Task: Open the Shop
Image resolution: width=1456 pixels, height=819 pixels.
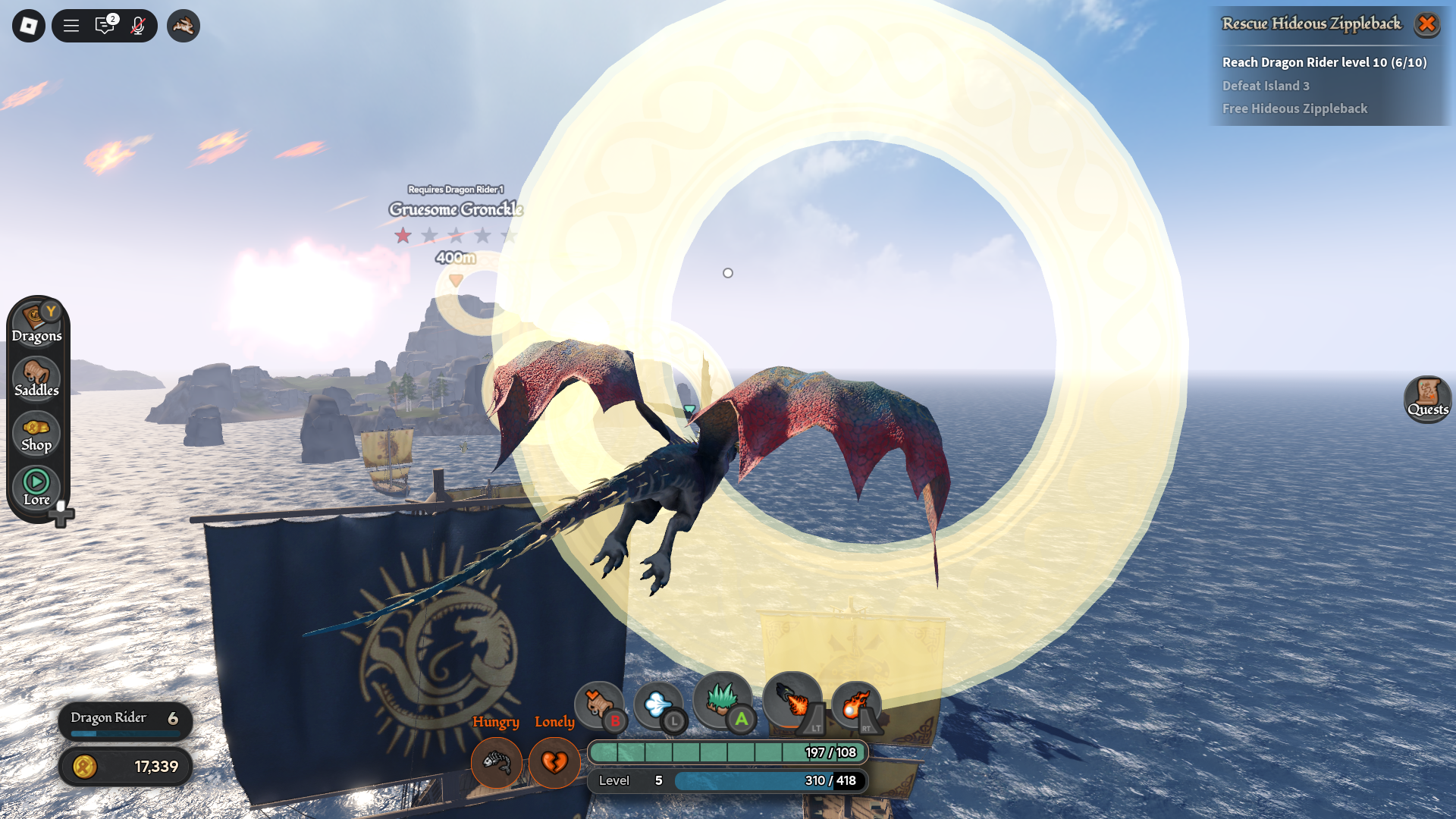Action: (36, 434)
